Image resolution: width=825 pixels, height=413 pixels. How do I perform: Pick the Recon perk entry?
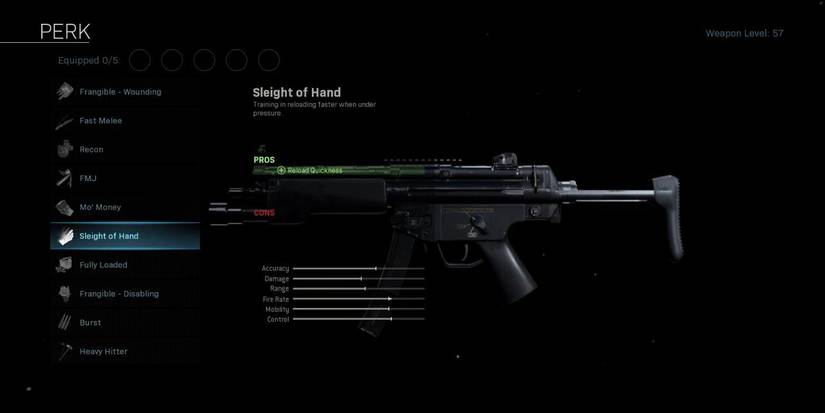coord(92,150)
